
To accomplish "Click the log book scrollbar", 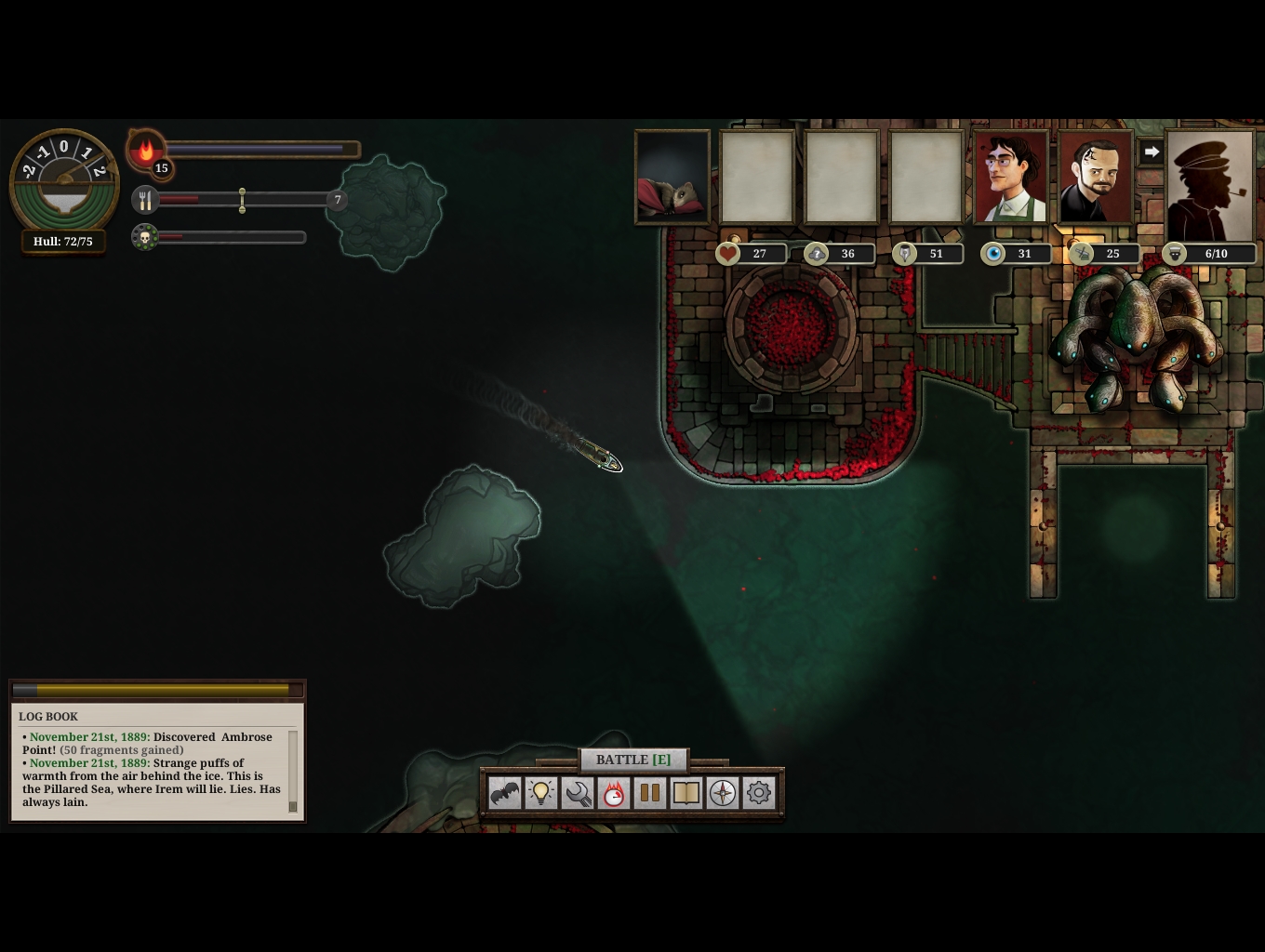I will tap(293, 772).
